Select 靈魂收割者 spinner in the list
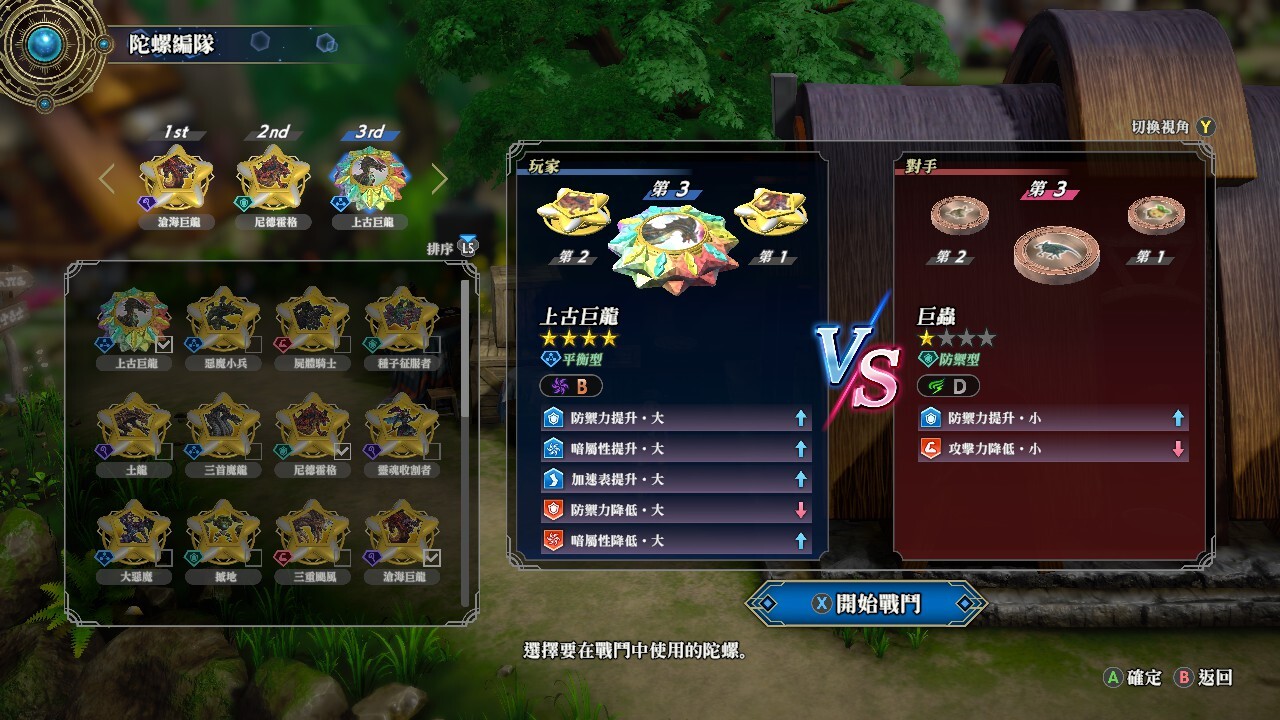The height and width of the screenshot is (720, 1280). (x=401, y=432)
